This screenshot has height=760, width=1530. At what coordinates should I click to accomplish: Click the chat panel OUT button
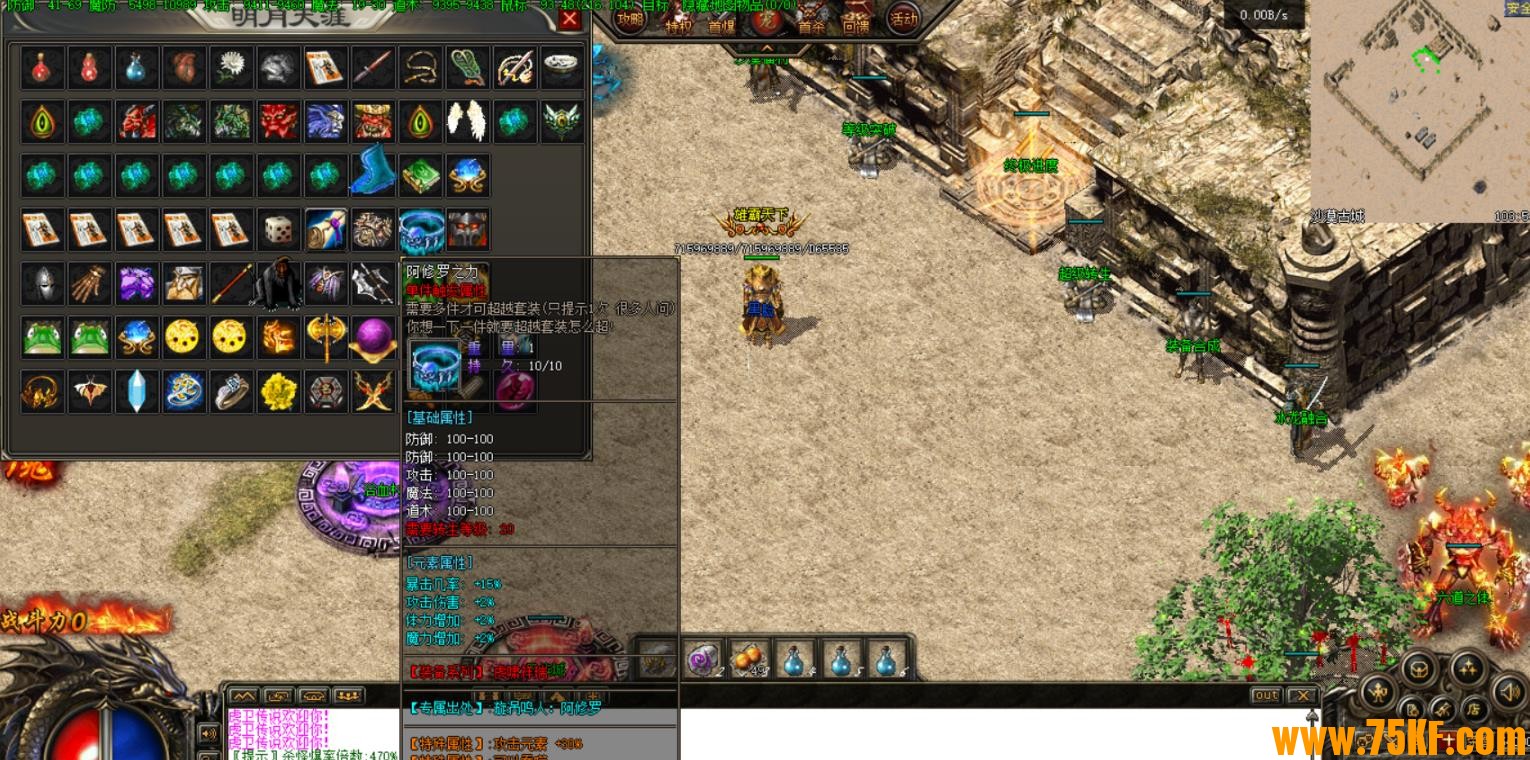point(1266,695)
